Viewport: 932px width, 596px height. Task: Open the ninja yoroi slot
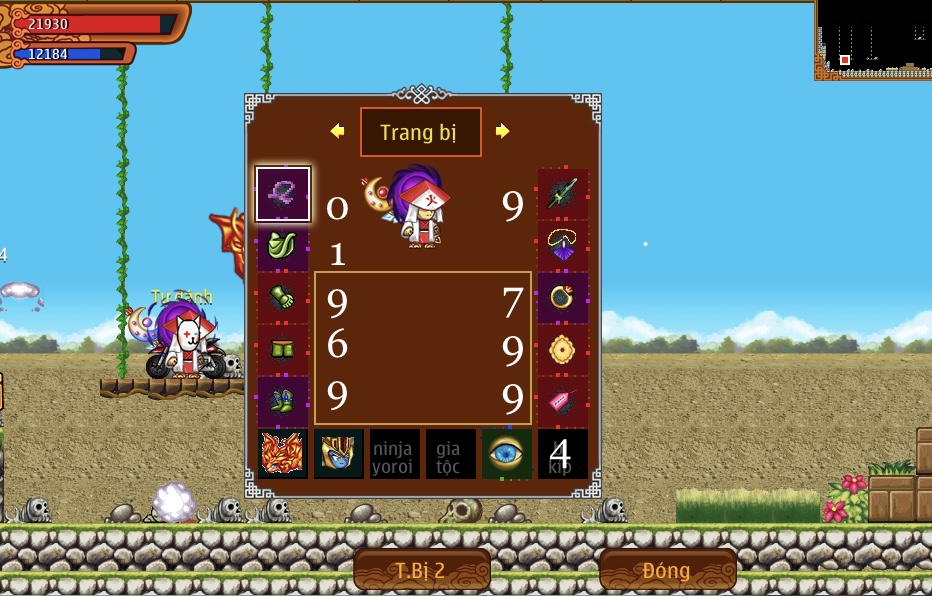pos(395,454)
